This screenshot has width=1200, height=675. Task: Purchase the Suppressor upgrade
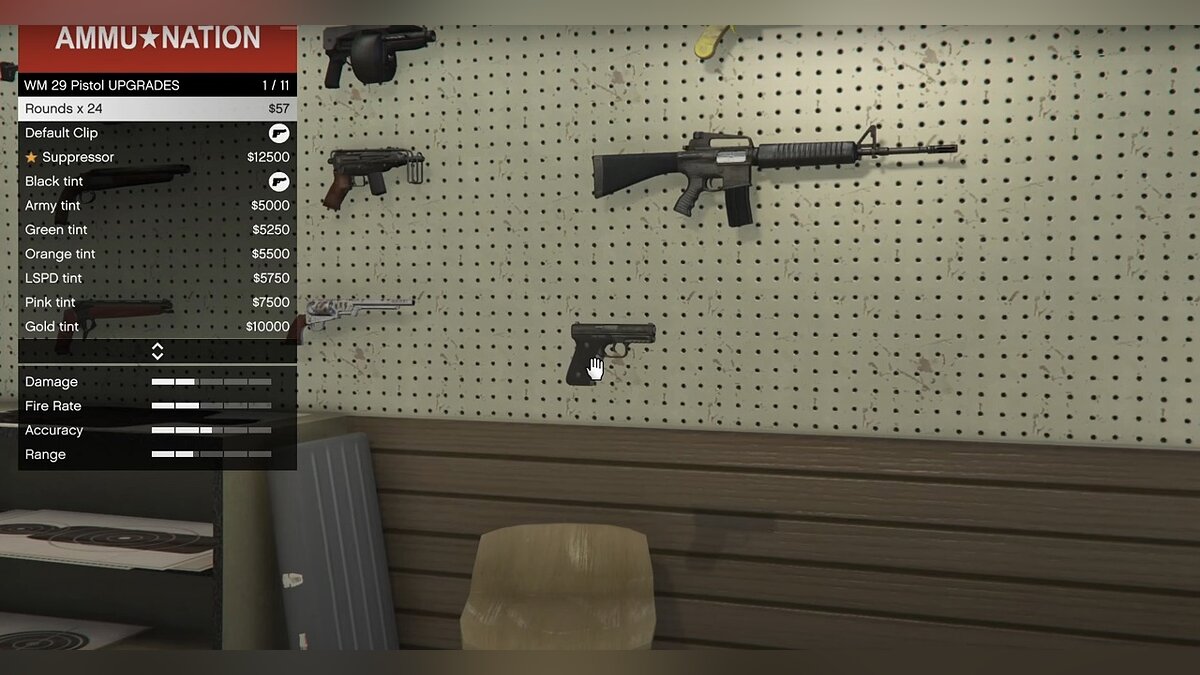pyautogui.click(x=157, y=157)
